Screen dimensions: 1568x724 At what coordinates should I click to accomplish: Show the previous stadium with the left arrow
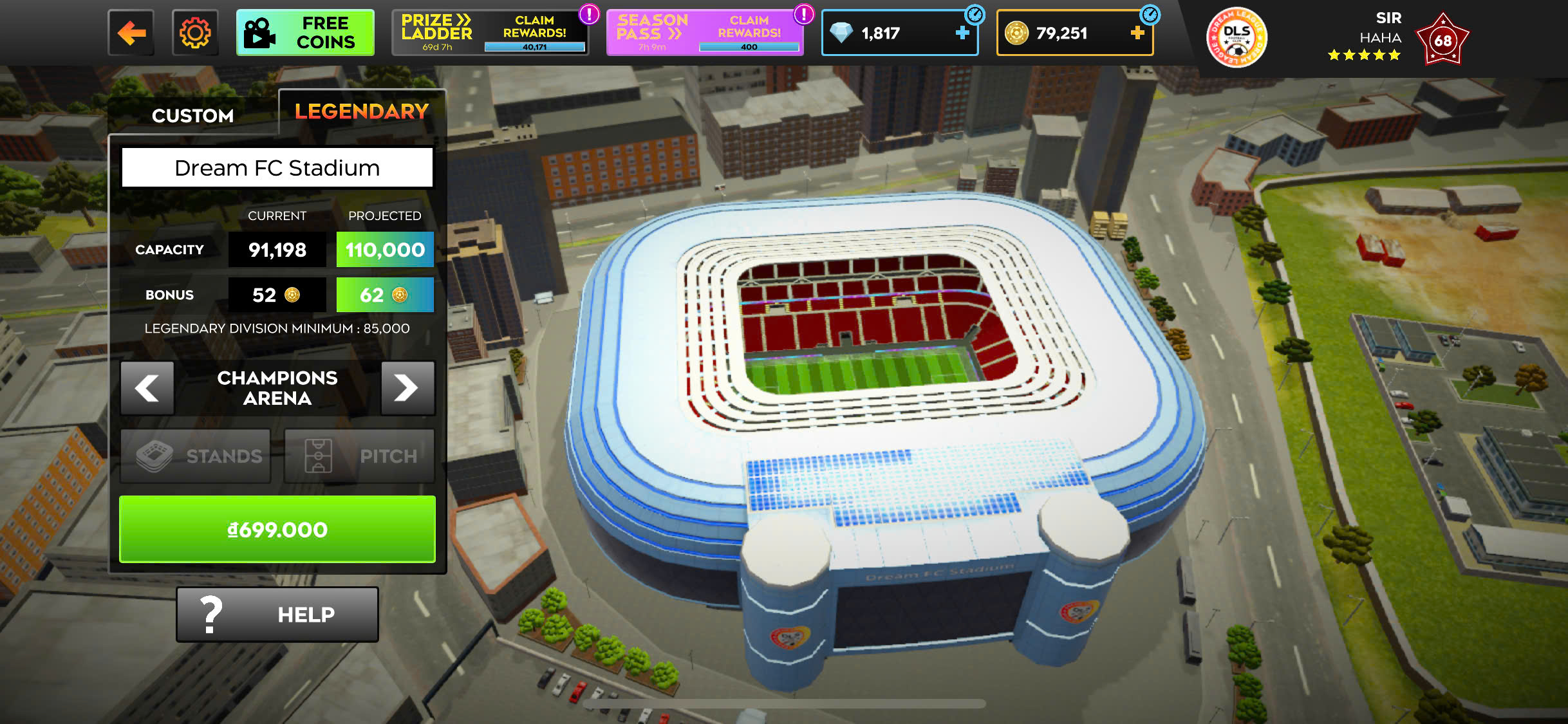pos(147,388)
